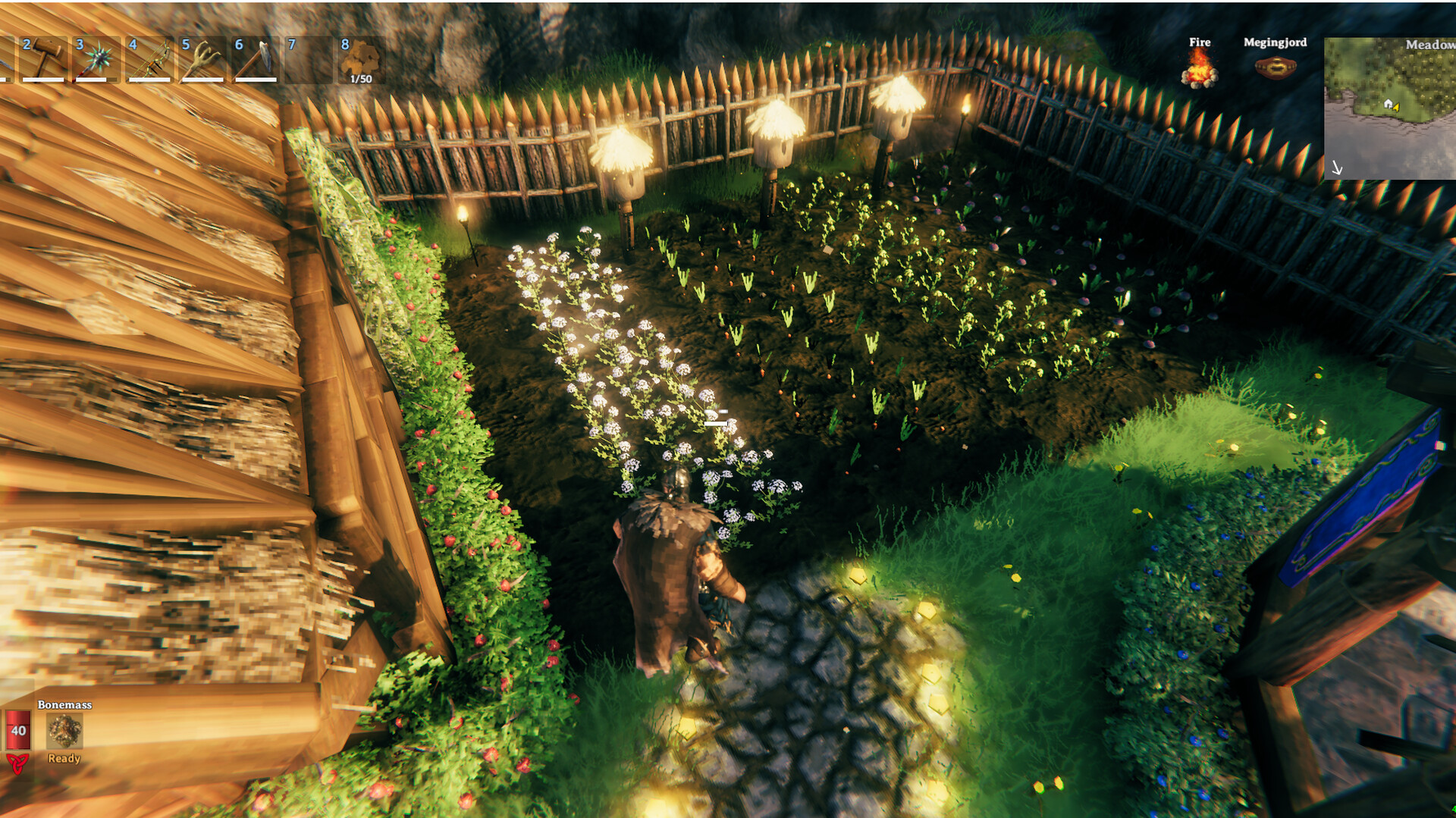The height and width of the screenshot is (818, 1456).
Task: Equip the Porcupine mace in slot 3
Action: [x=95, y=58]
